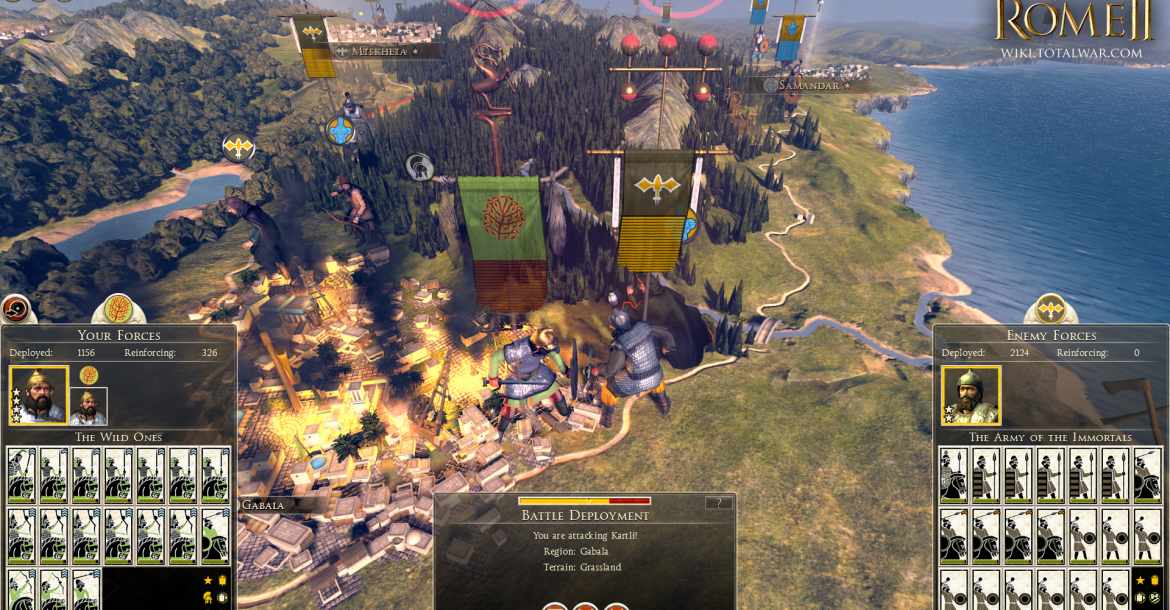Click the gold star icon under Your Forces
The width and height of the screenshot is (1170, 610).
[x=208, y=580]
